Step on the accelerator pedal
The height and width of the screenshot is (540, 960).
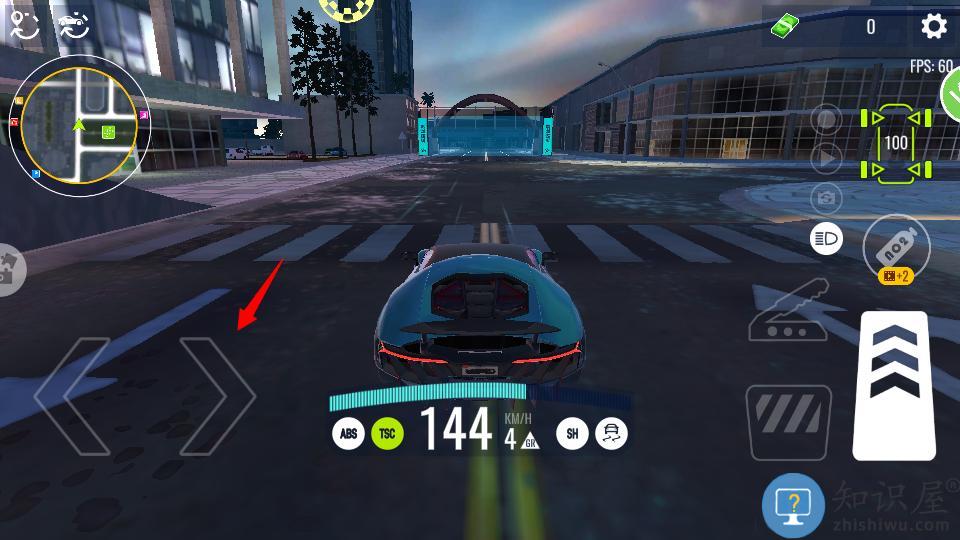click(x=894, y=385)
